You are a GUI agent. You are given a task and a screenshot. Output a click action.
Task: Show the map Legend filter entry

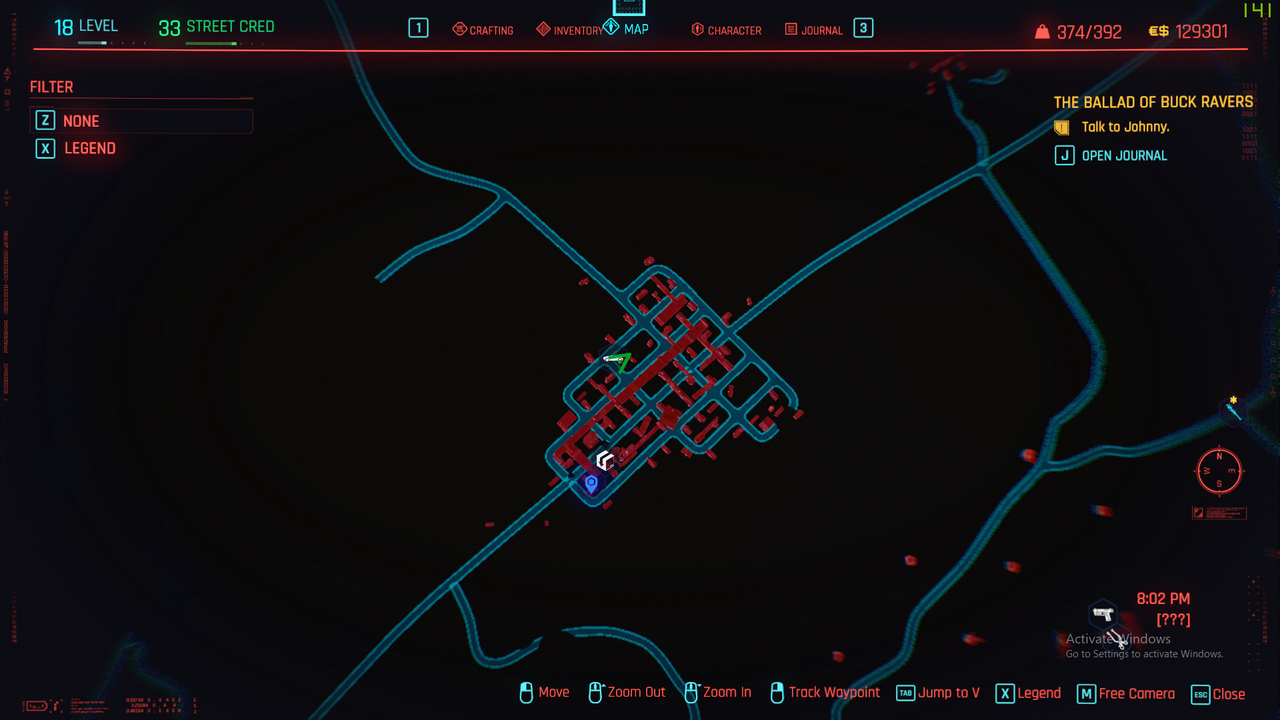90,148
